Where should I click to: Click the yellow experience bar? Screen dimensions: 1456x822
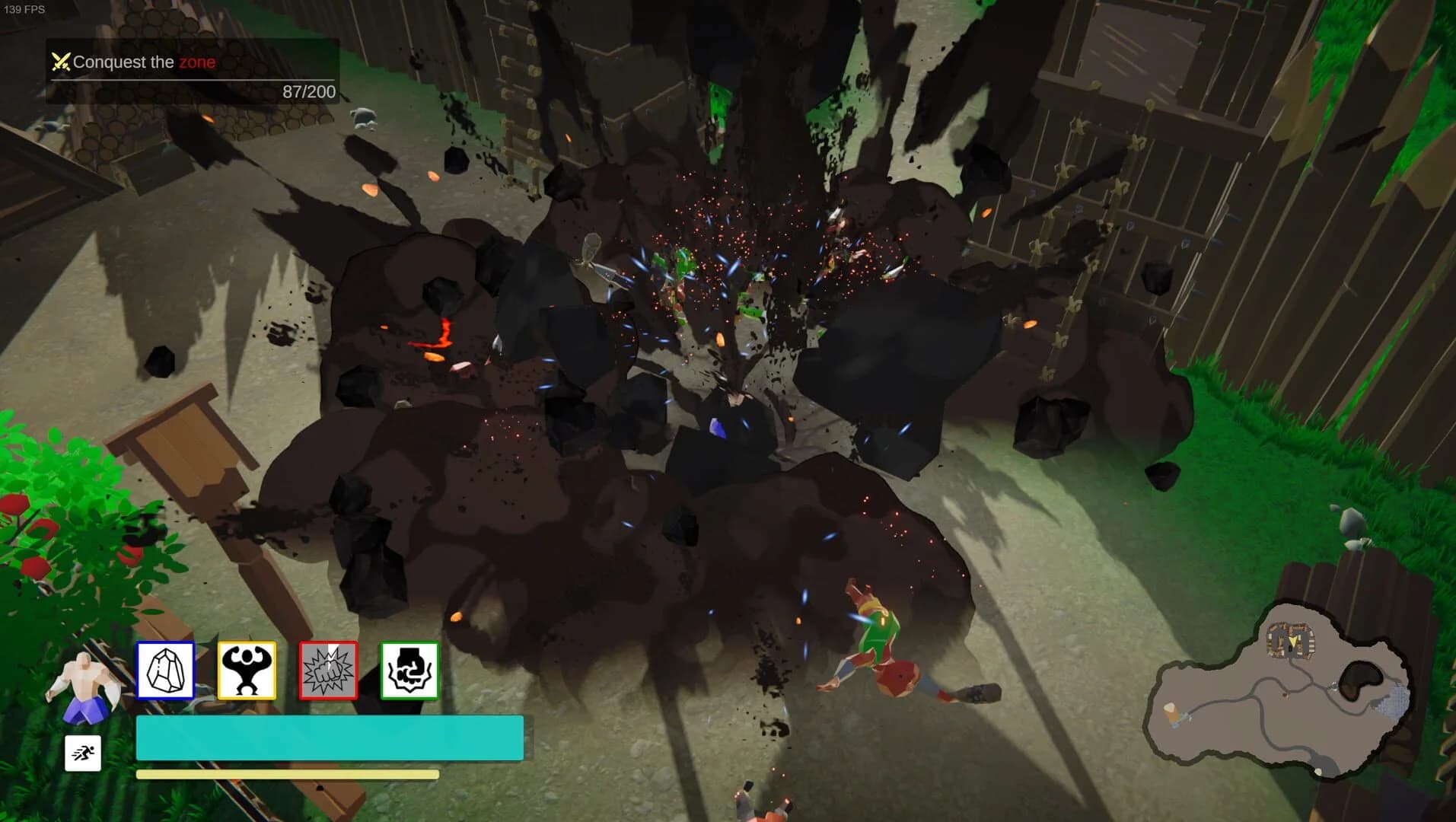pyautogui.click(x=285, y=773)
